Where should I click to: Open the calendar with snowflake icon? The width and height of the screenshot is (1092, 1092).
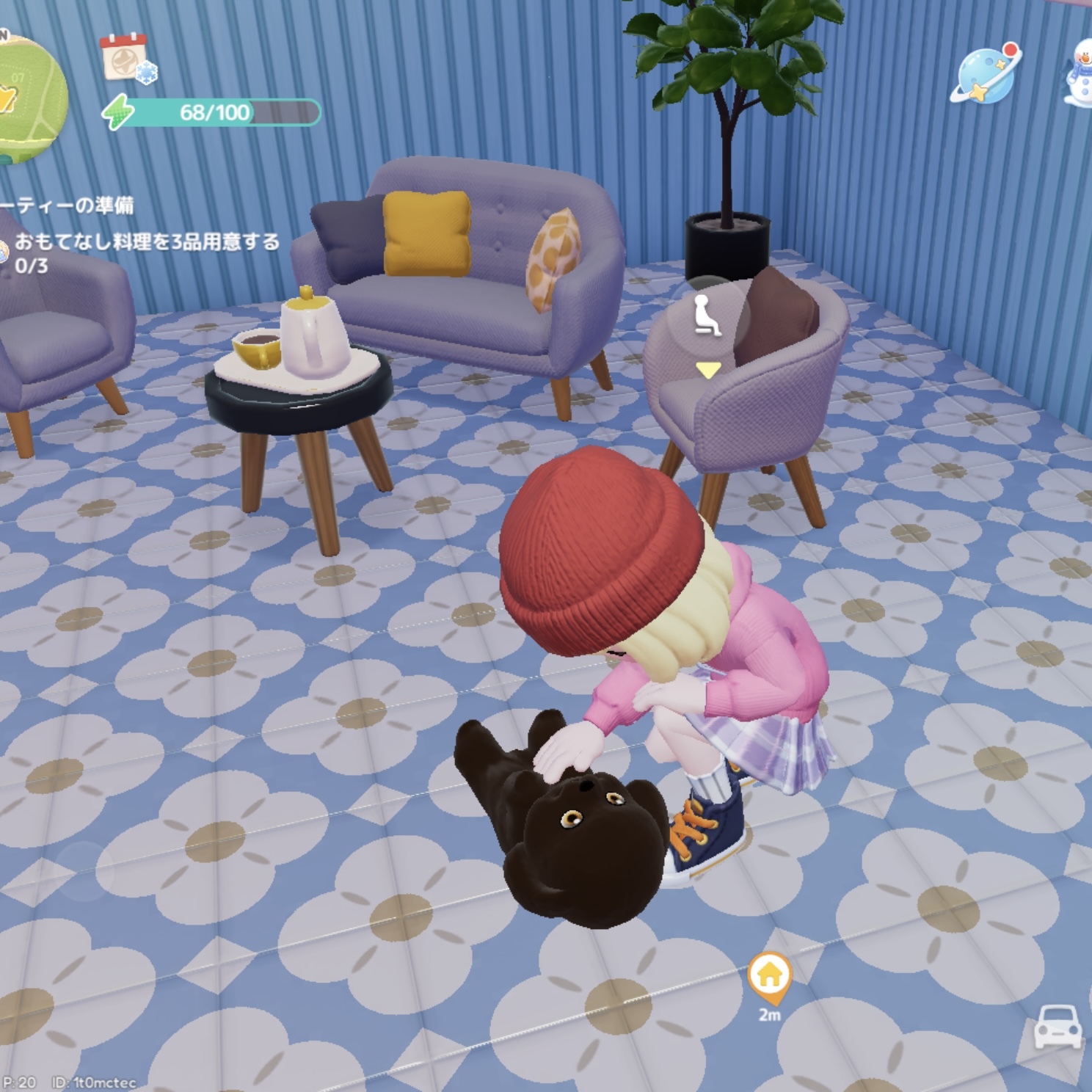[x=126, y=57]
